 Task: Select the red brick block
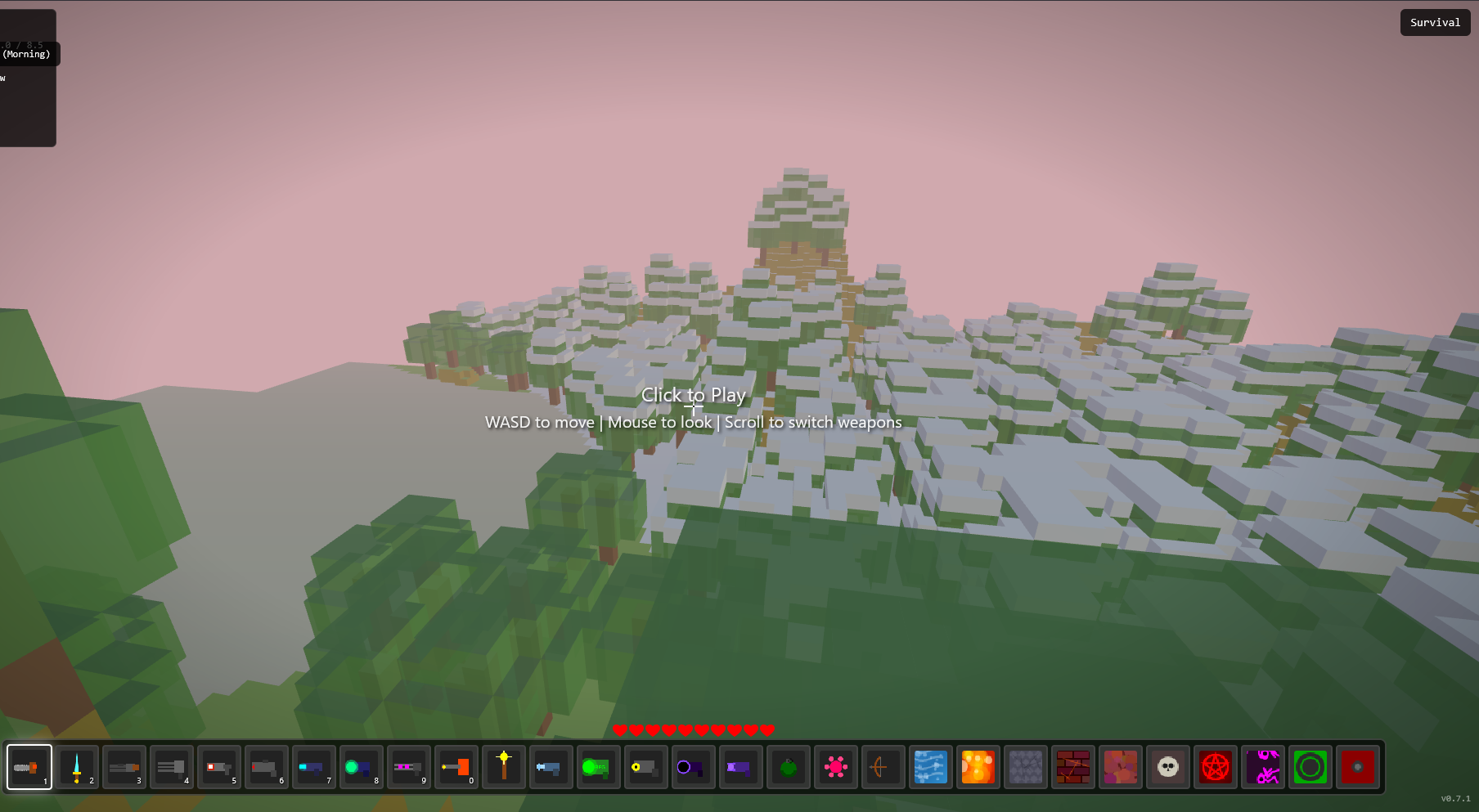point(1072,766)
